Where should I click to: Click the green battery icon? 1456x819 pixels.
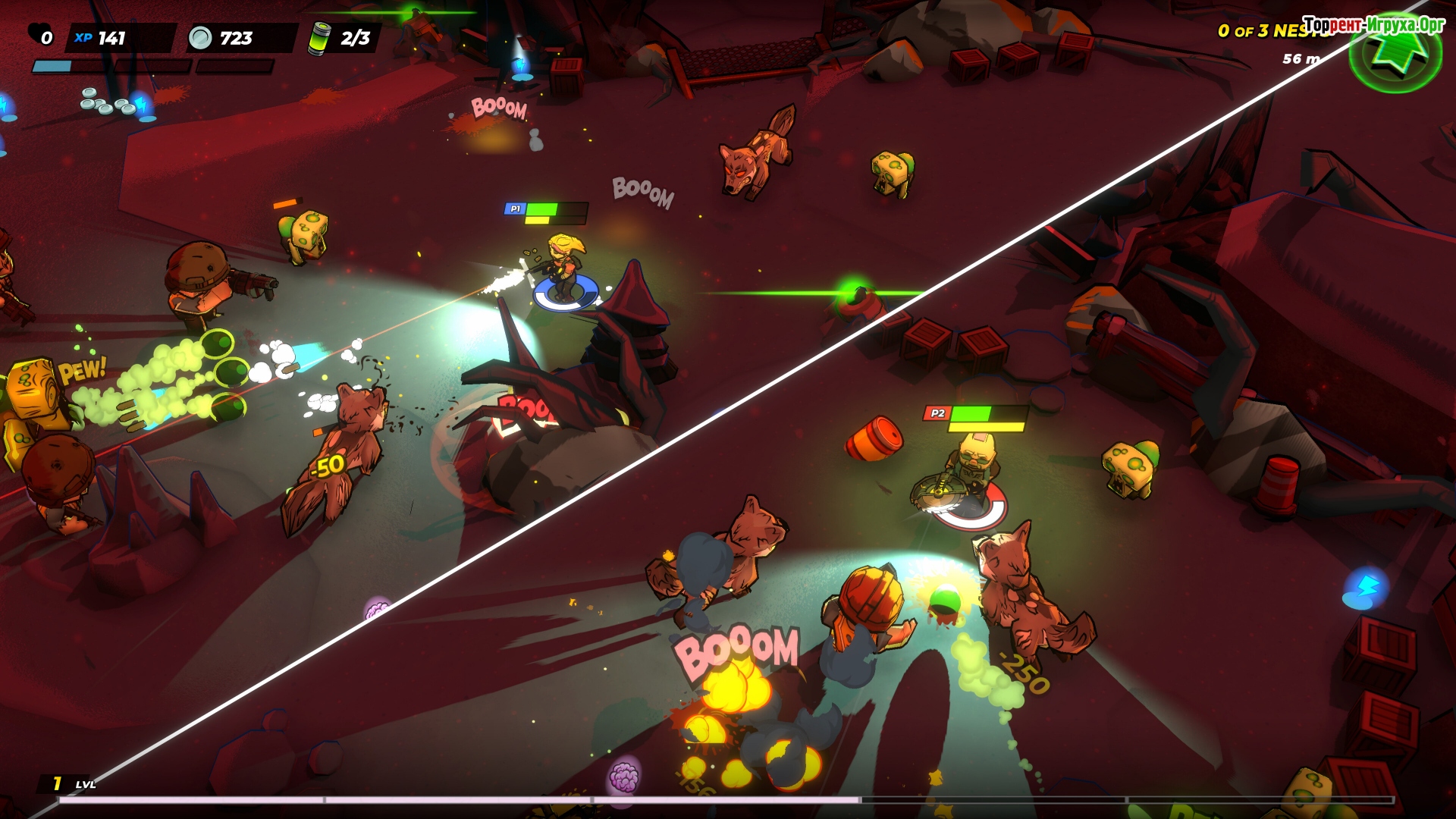point(319,37)
